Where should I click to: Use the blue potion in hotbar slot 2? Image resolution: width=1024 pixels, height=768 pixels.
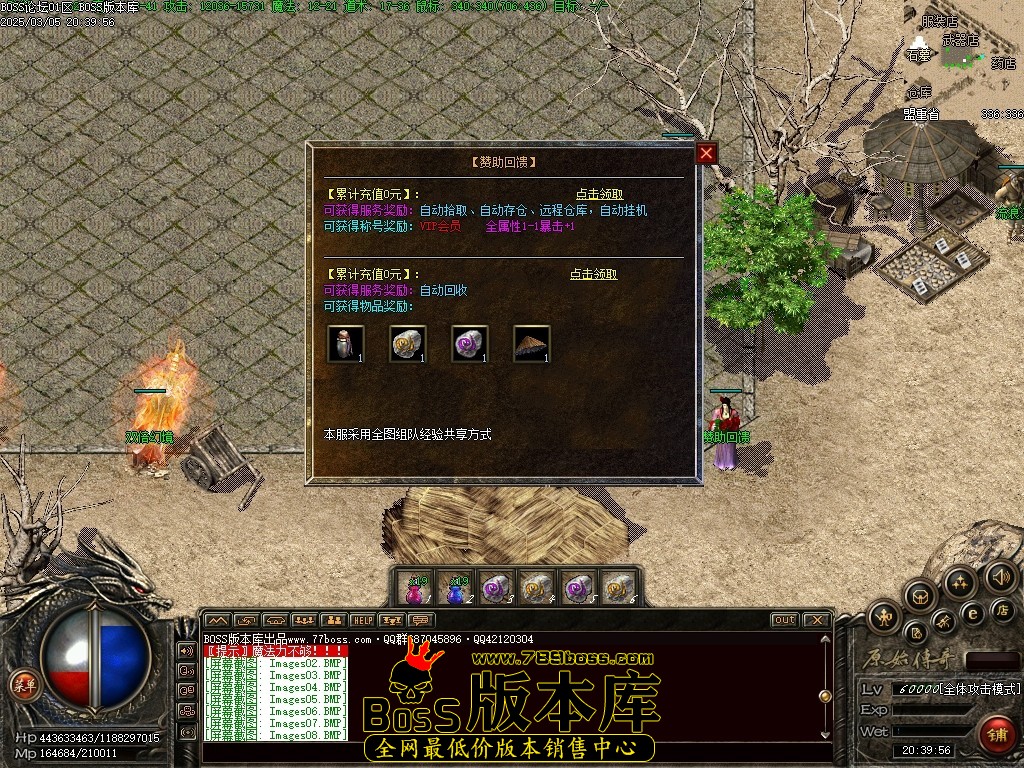tap(457, 589)
